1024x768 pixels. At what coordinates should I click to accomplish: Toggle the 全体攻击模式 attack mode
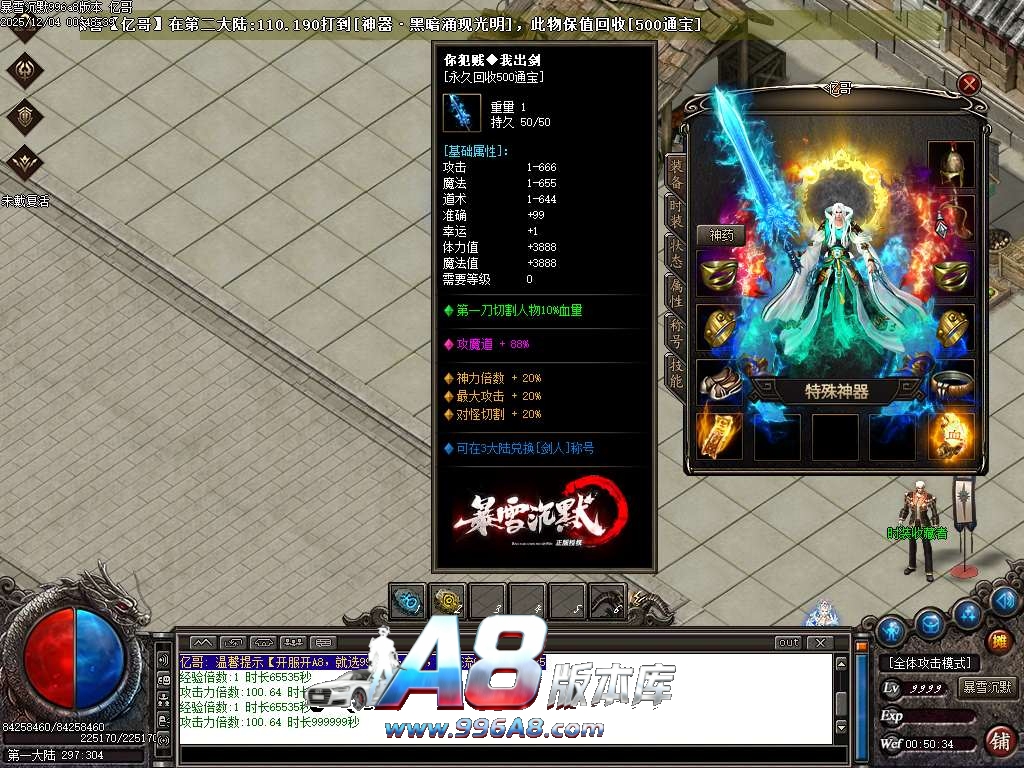(929, 663)
